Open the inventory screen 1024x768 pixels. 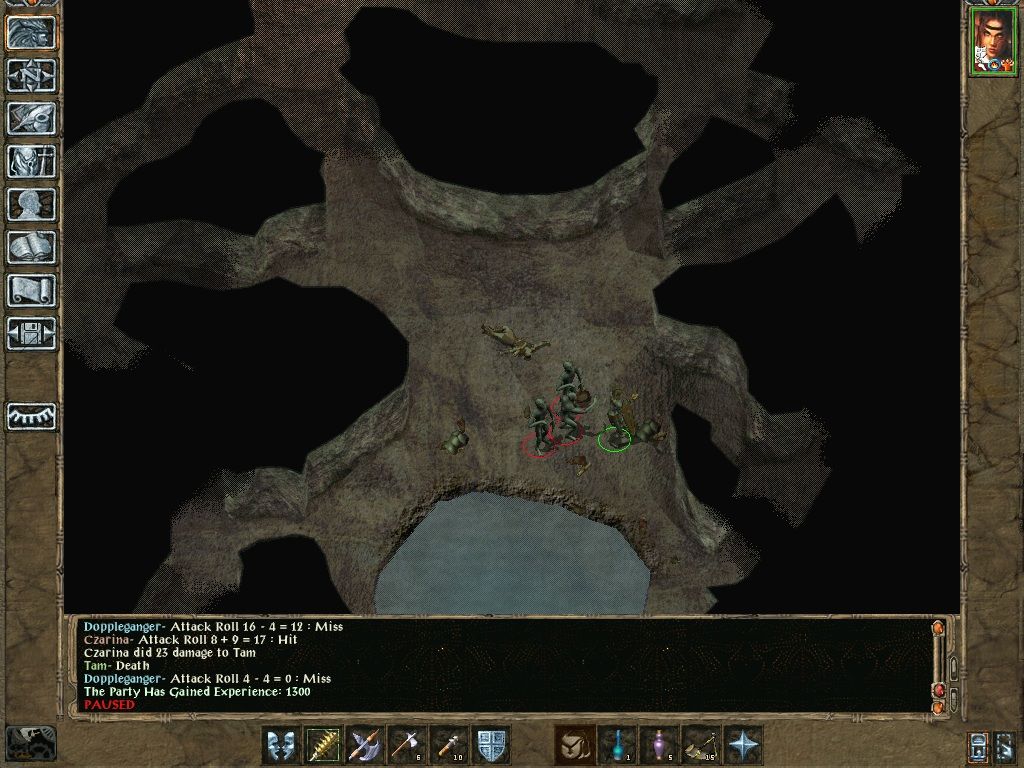click(x=31, y=160)
